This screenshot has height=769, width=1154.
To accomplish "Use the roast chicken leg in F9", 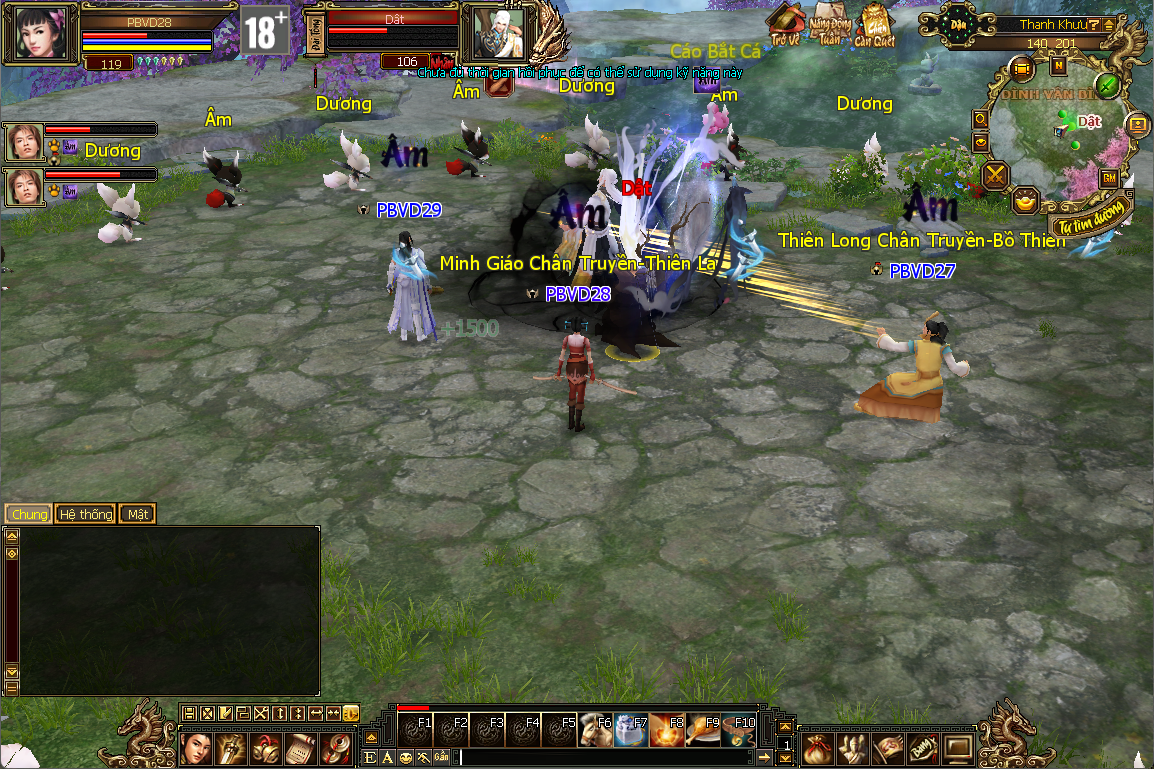I will click(x=704, y=731).
